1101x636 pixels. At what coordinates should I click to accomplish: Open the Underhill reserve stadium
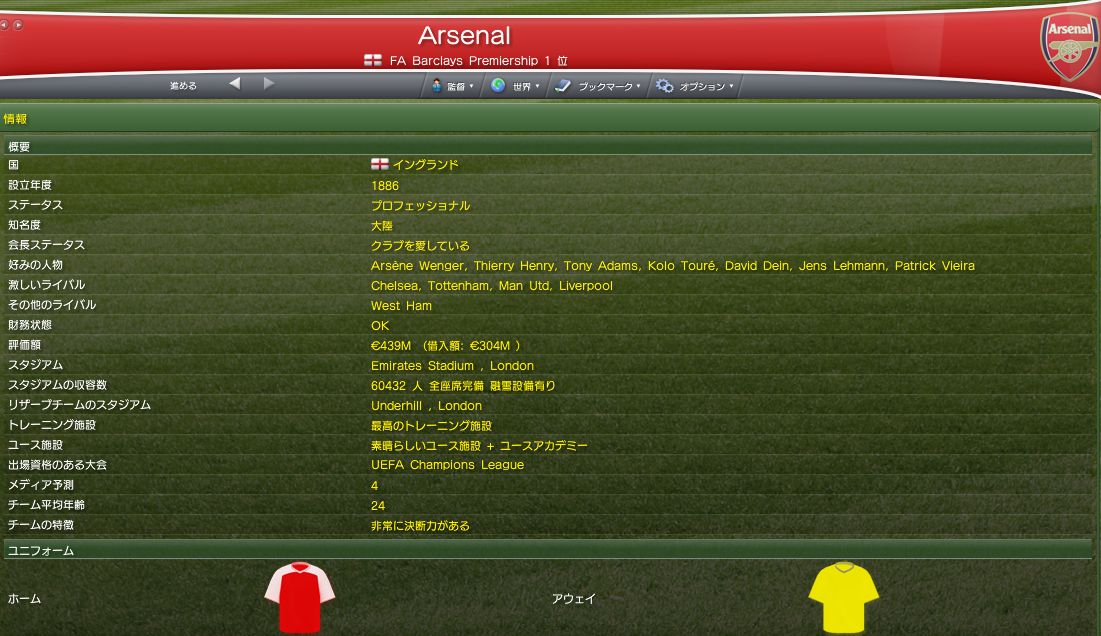[398, 406]
